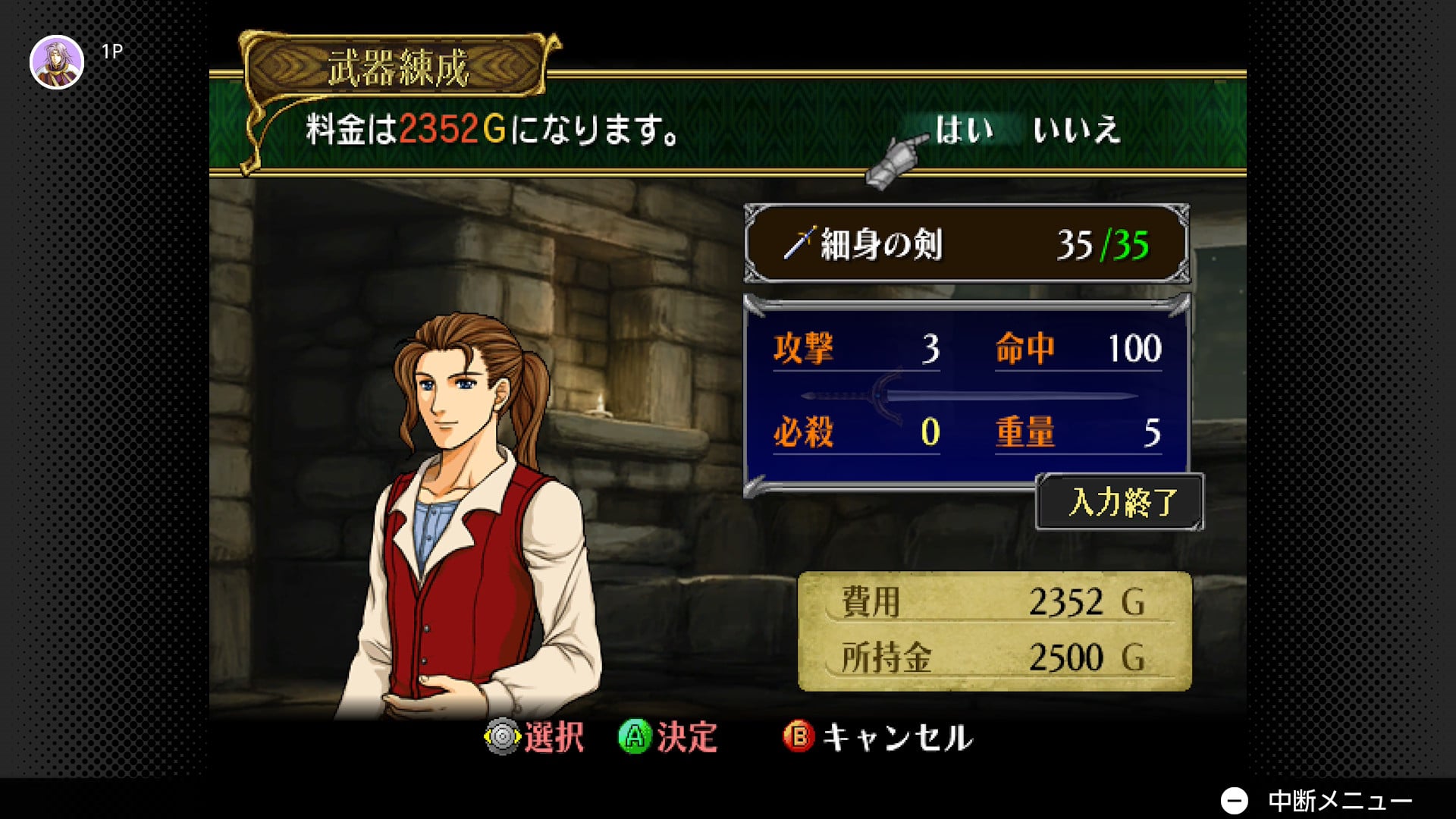Choose はい to confirm the forging fee
Image resolution: width=1456 pixels, height=819 pixels.
[x=963, y=130]
